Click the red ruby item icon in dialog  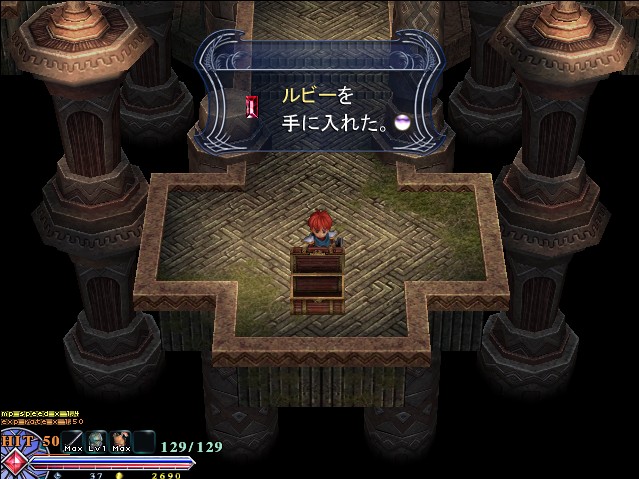pos(251,106)
